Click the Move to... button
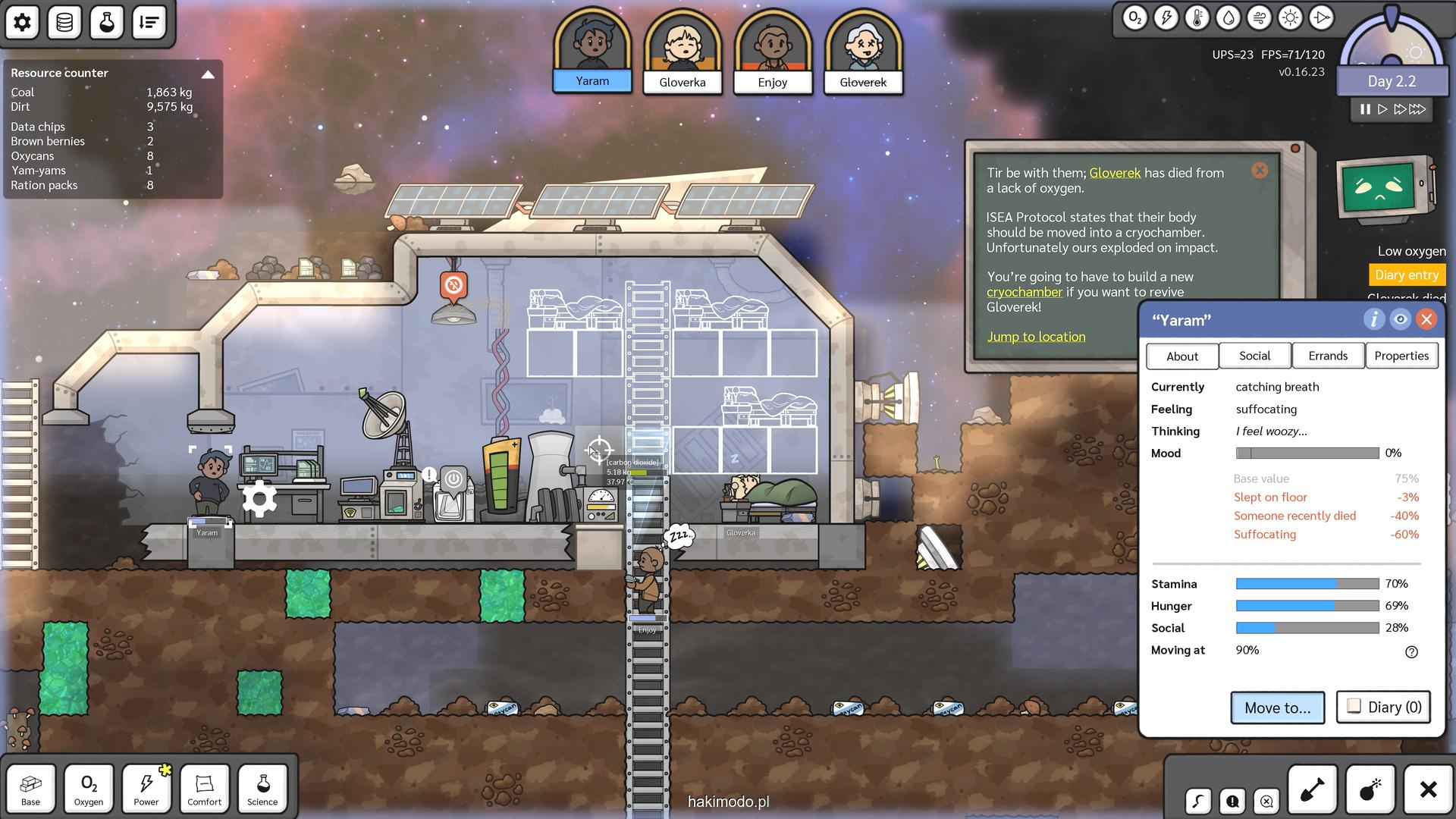 tap(1277, 708)
